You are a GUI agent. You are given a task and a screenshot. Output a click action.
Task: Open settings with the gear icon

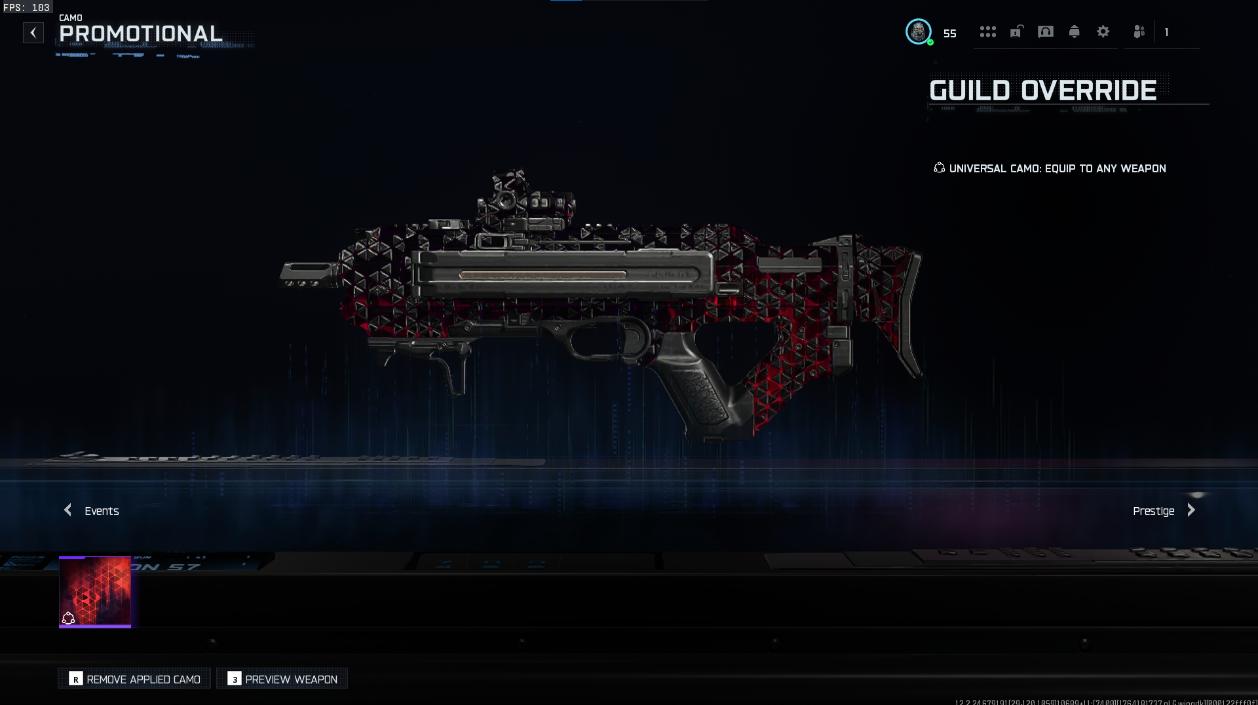tap(1103, 32)
